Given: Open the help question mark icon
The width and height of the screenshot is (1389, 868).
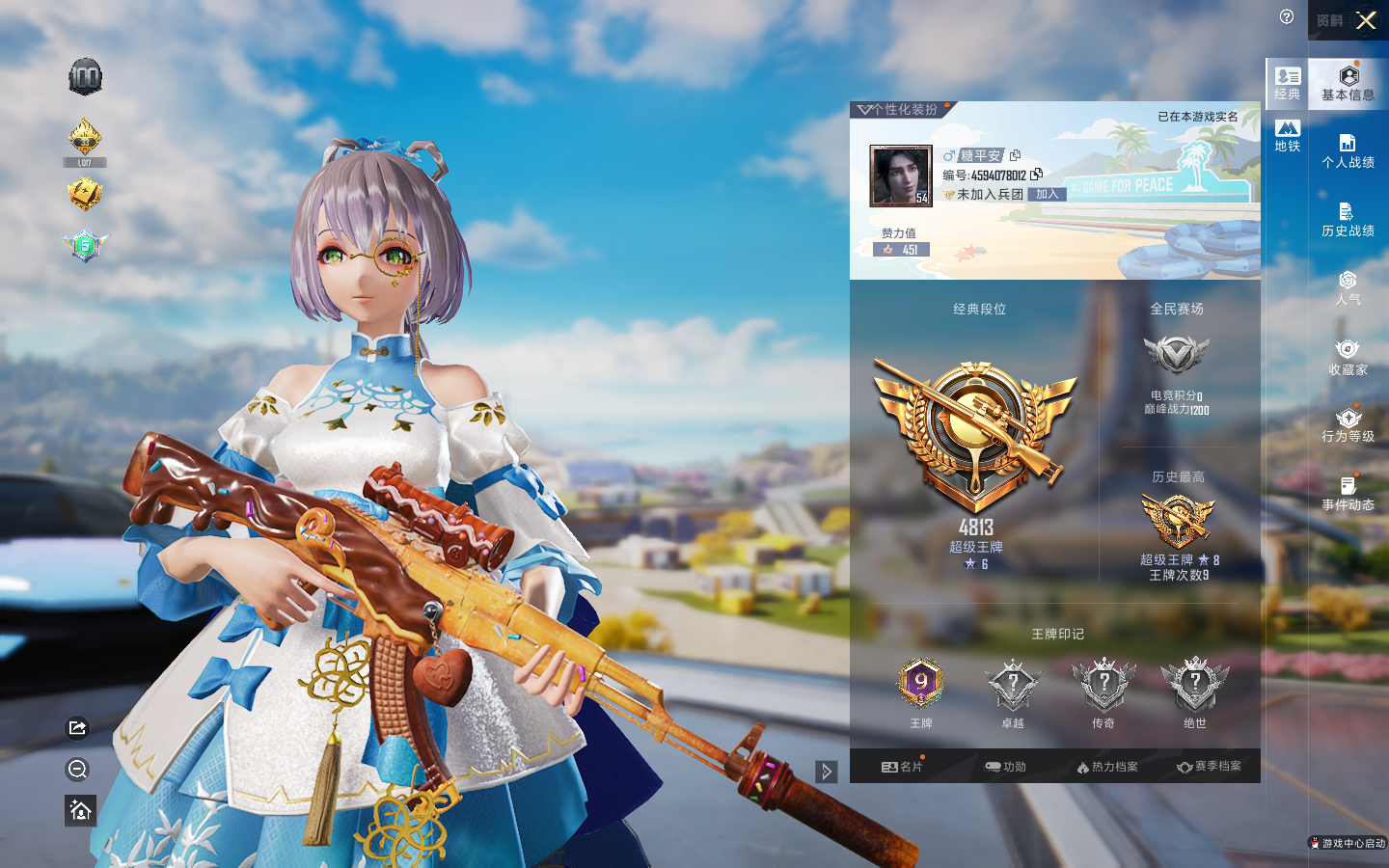Looking at the screenshot, I should coord(1287,16).
